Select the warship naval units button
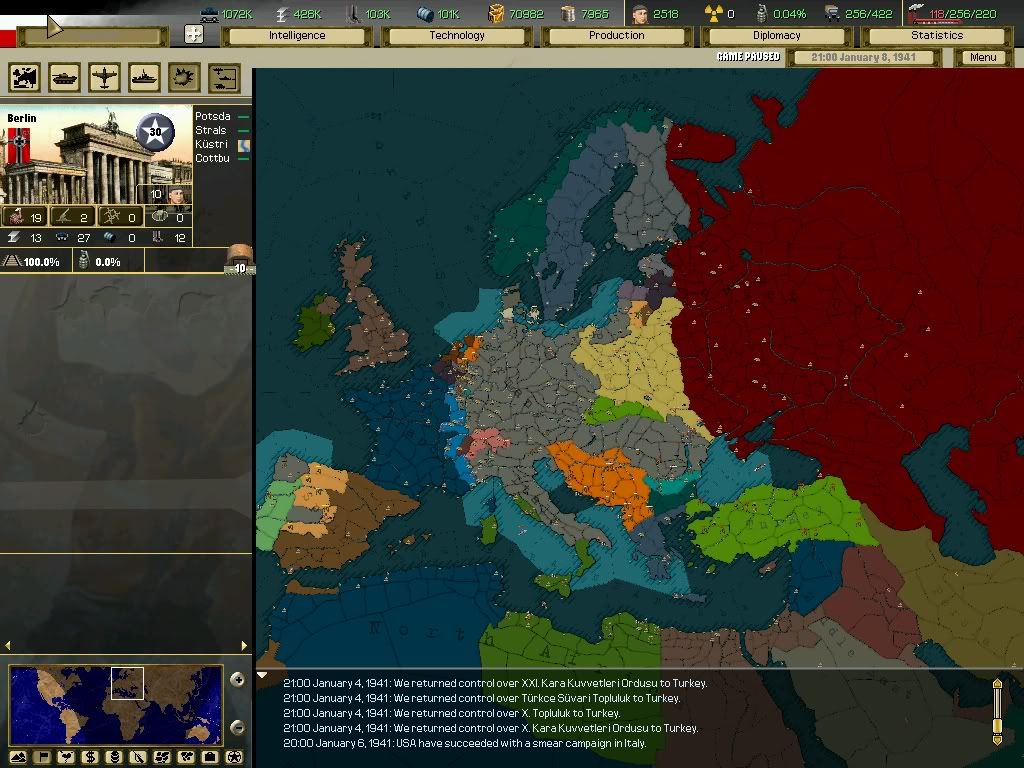Viewport: 1024px width, 768px height. (144, 78)
